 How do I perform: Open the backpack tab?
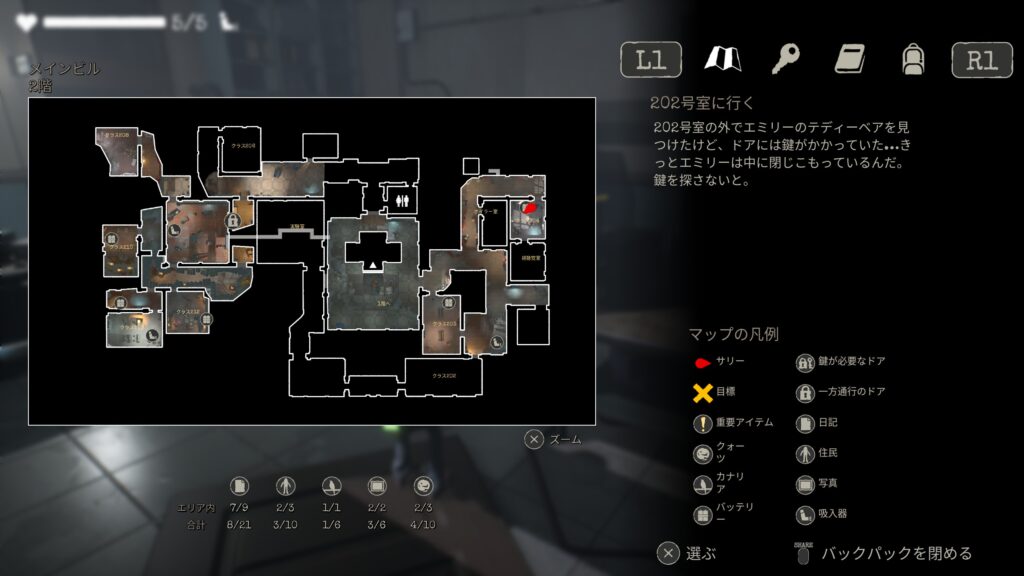tap(911, 59)
